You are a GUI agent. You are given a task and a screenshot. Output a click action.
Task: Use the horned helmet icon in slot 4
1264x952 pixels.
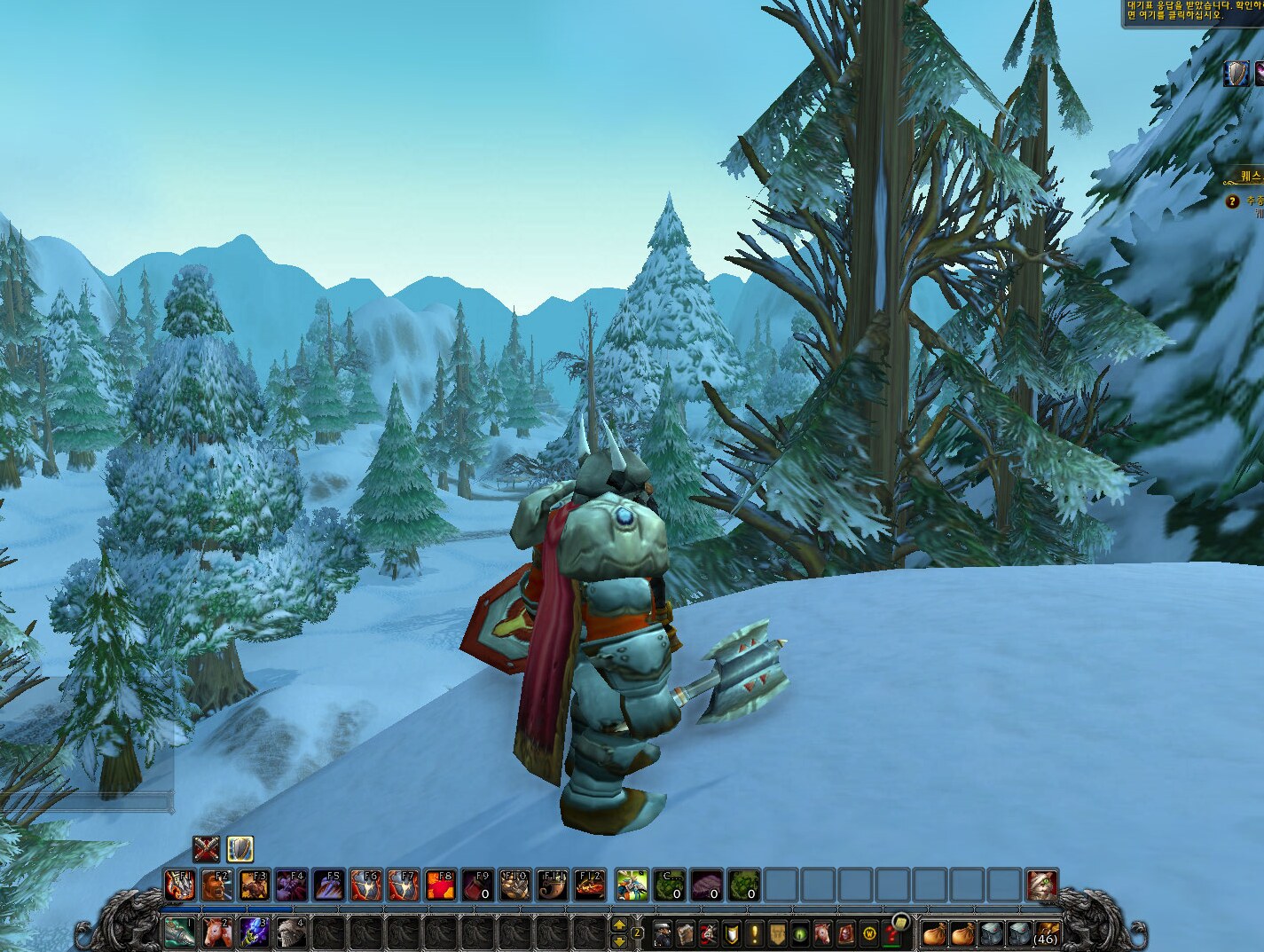point(290,933)
